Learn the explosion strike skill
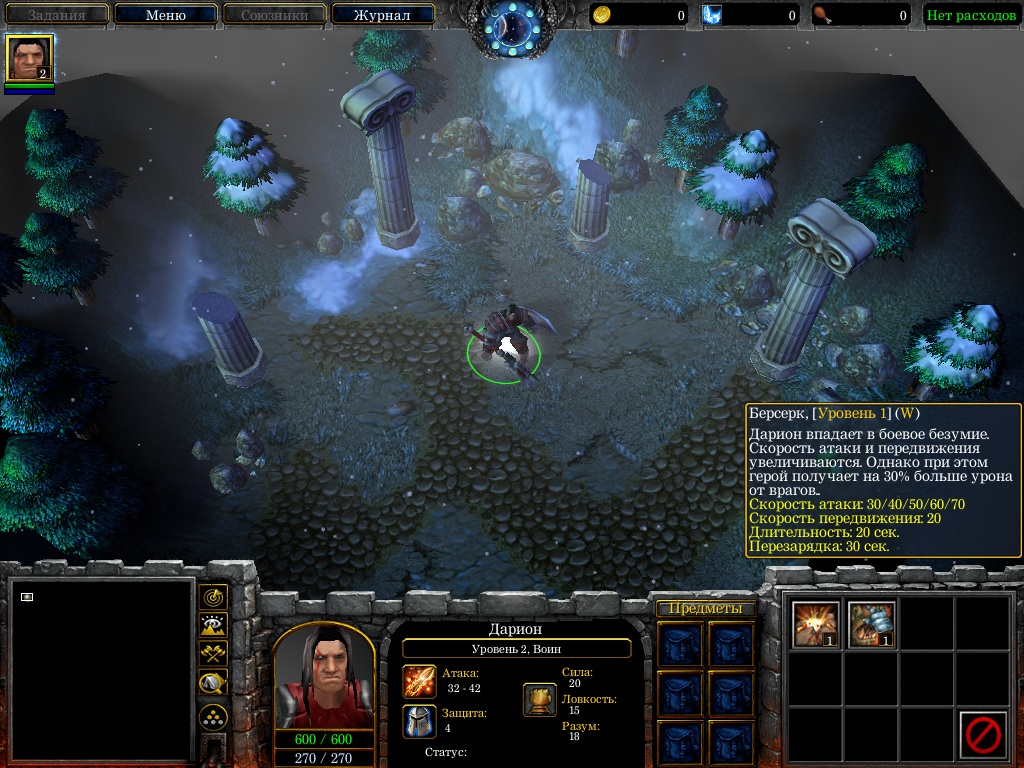This screenshot has height=768, width=1024. coord(815,624)
